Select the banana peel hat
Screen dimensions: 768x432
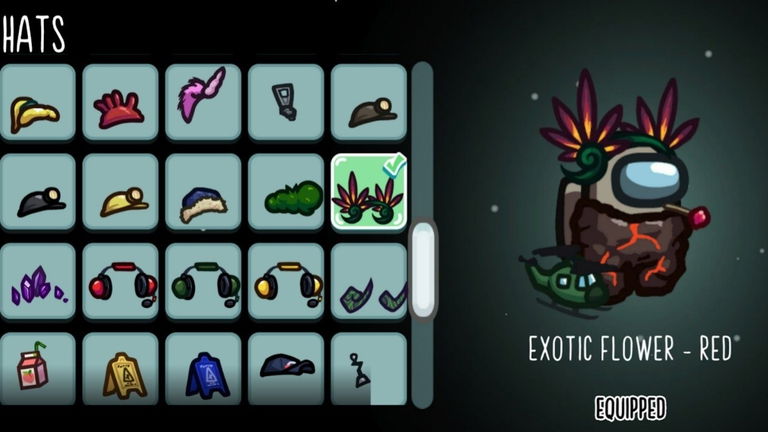pos(37,103)
